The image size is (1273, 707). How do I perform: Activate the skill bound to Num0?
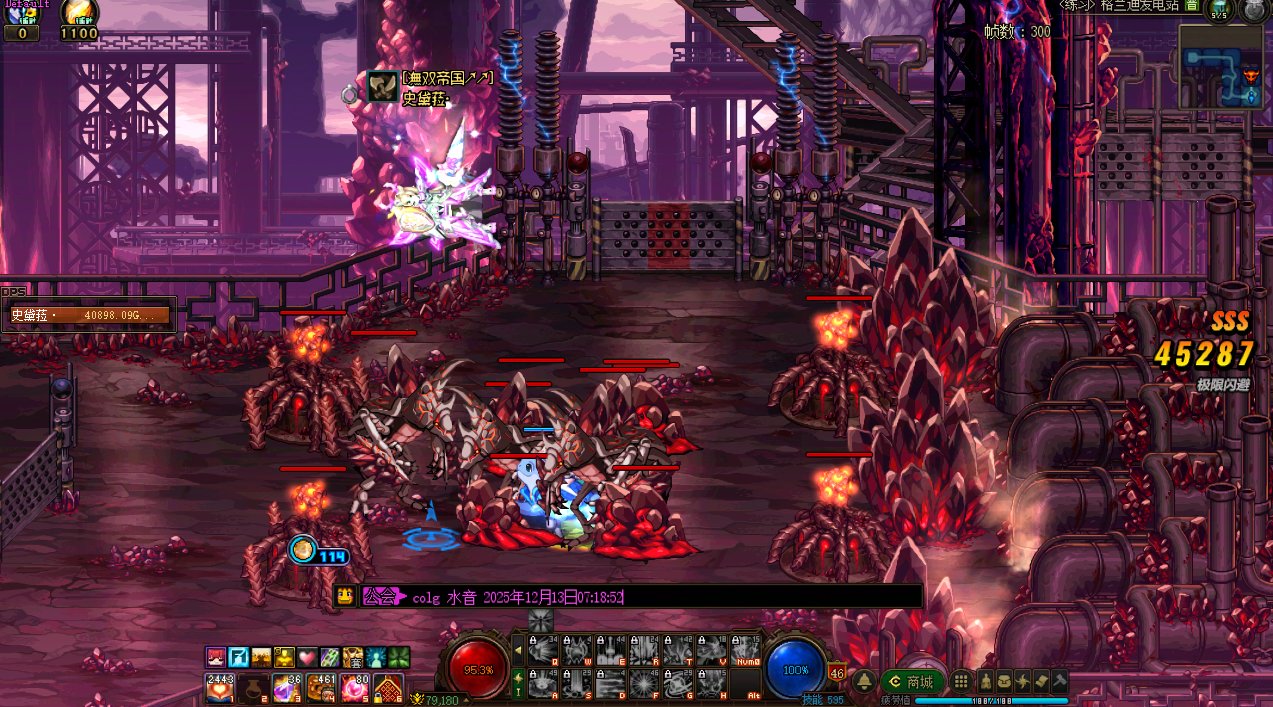tap(746, 651)
